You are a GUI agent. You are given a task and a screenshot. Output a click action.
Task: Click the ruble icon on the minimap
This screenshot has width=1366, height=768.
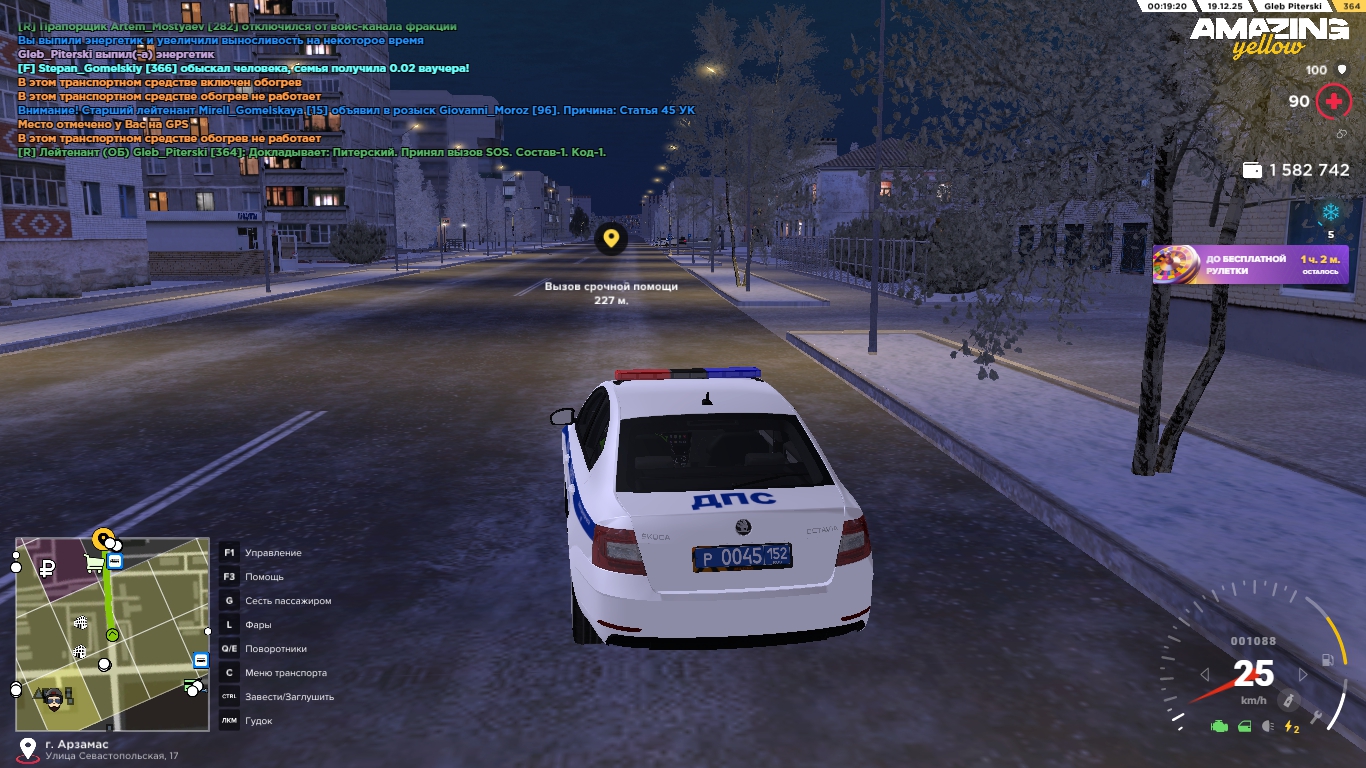45,568
